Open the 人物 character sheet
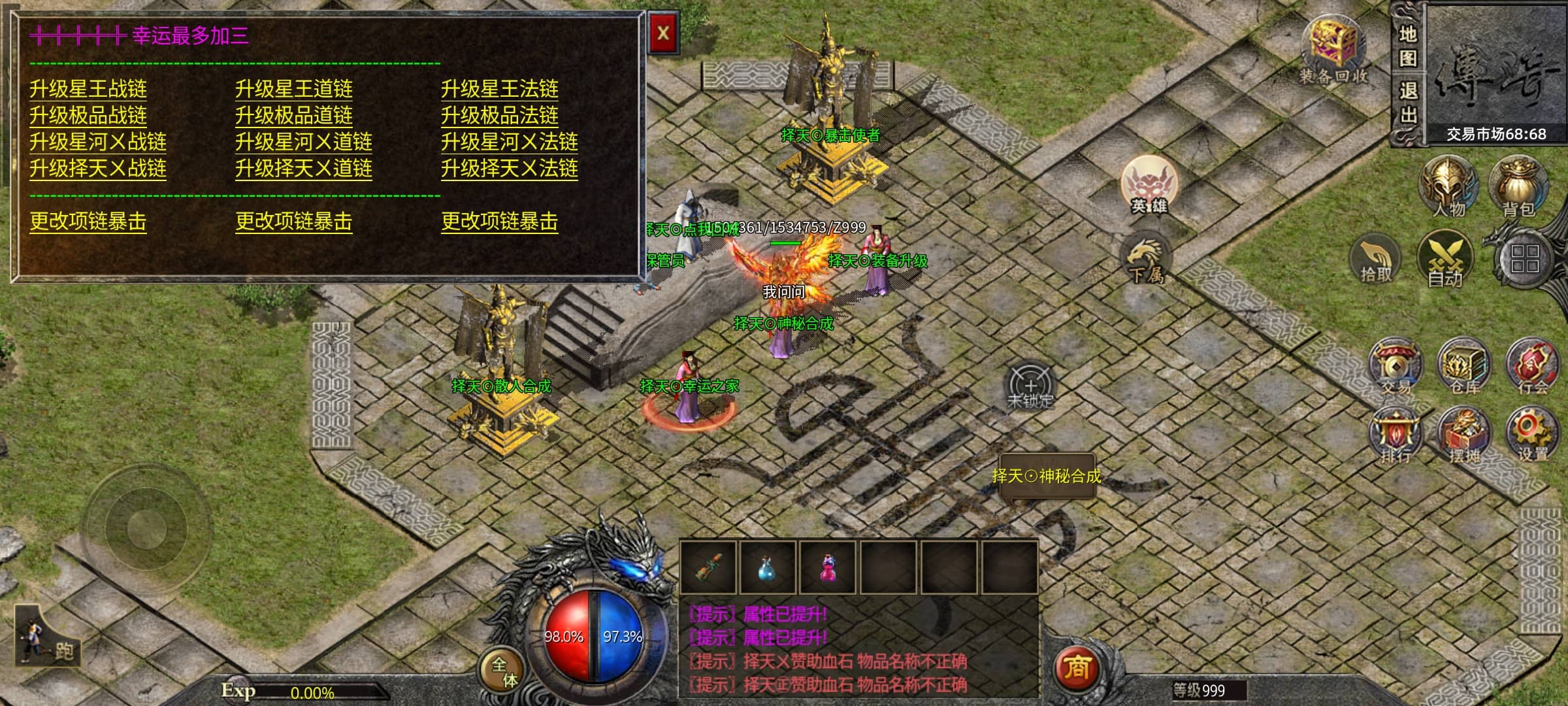This screenshot has height=706, width=1568. coord(1448,186)
